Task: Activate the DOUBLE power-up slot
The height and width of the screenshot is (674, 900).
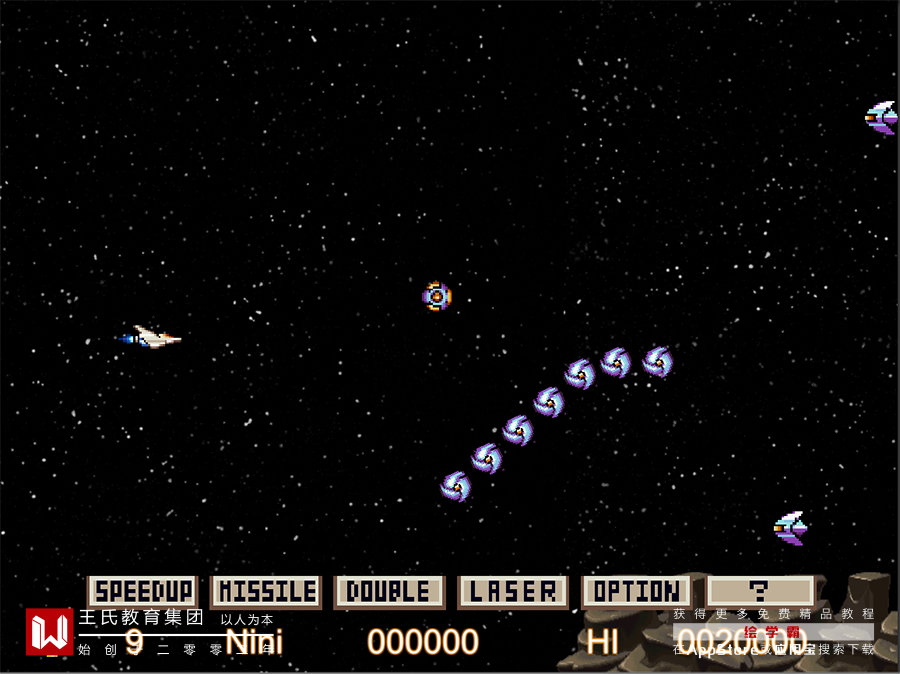Action: pyautogui.click(x=389, y=591)
